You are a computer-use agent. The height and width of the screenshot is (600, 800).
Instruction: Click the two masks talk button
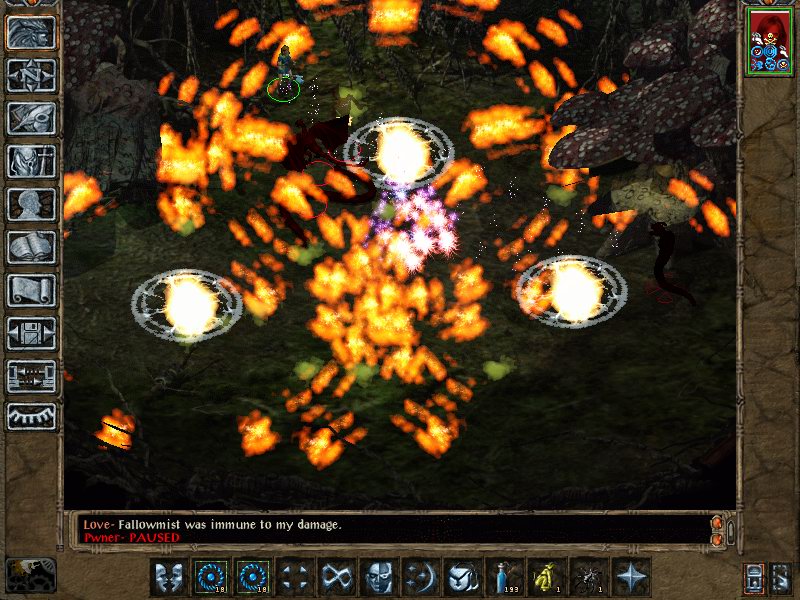pyautogui.click(x=170, y=577)
